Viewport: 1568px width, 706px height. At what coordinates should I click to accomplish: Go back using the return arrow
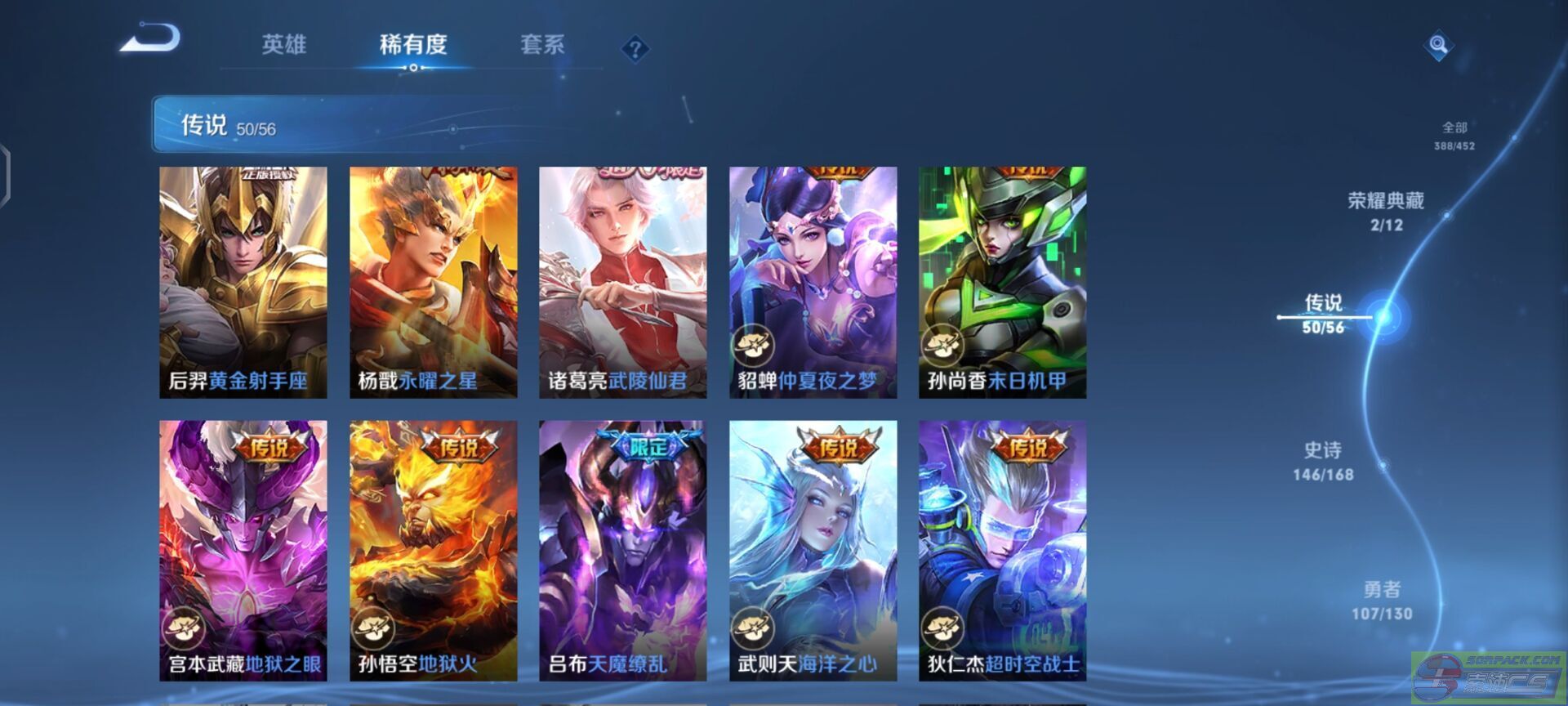[151, 39]
